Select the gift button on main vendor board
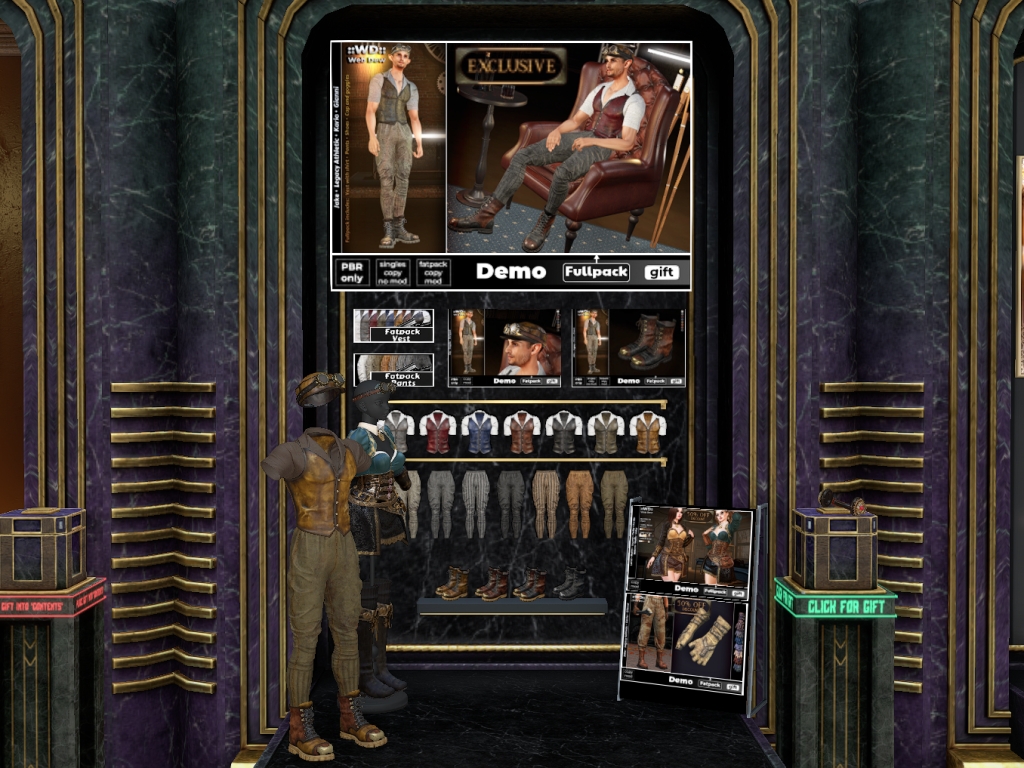Image resolution: width=1024 pixels, height=768 pixels. pyautogui.click(x=662, y=272)
